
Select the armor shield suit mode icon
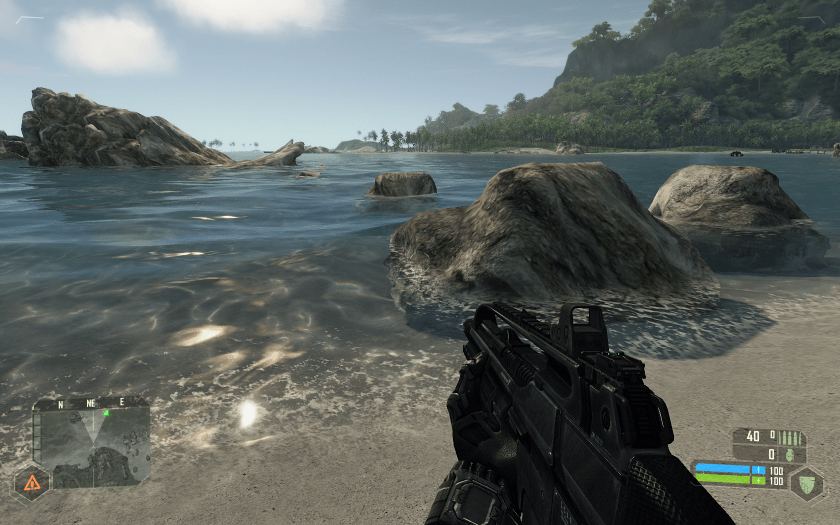[x=806, y=483]
